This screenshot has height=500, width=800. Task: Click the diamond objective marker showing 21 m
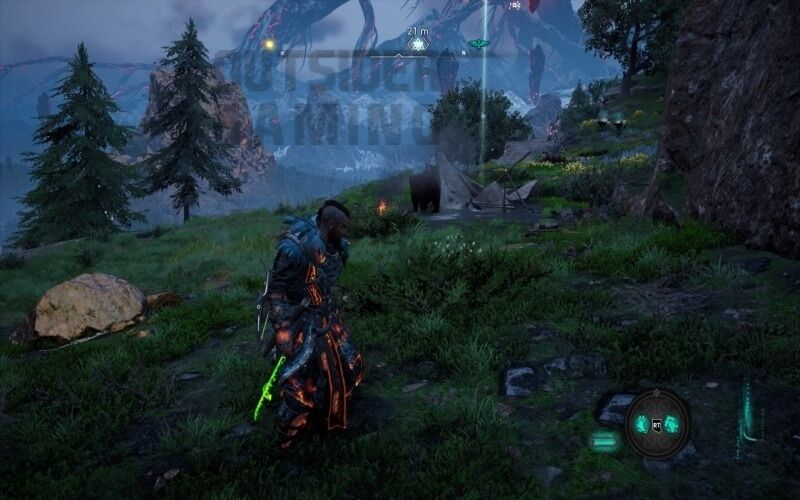pyautogui.click(x=418, y=44)
